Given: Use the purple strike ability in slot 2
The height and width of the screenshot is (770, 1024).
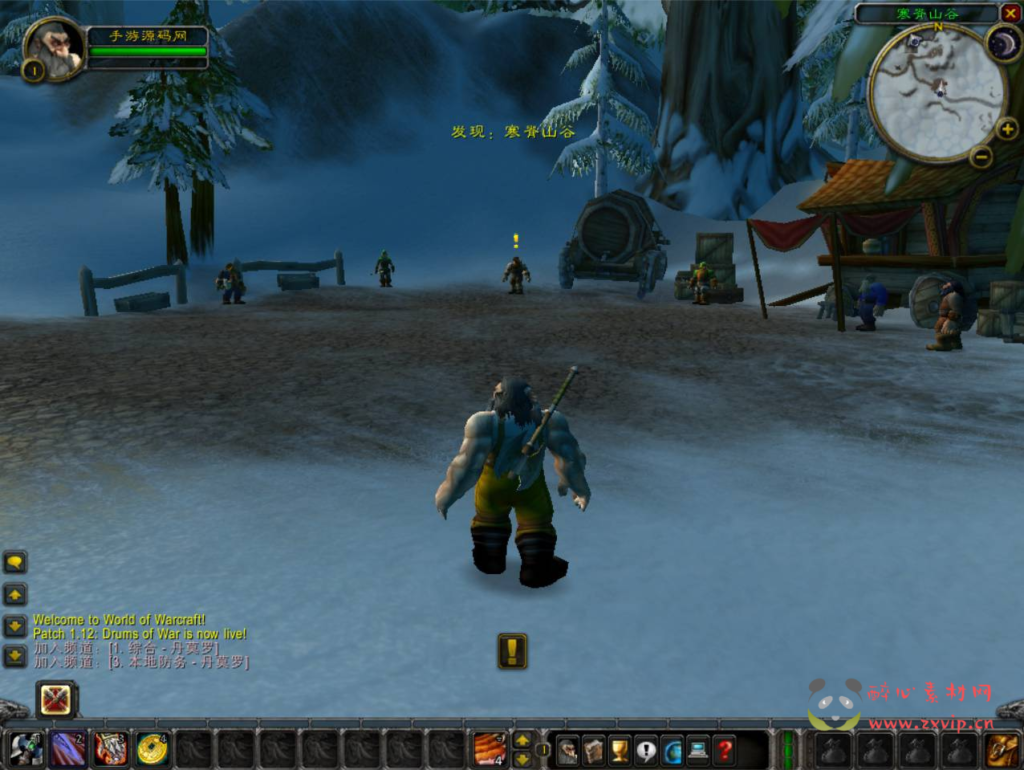Looking at the screenshot, I should point(69,749).
